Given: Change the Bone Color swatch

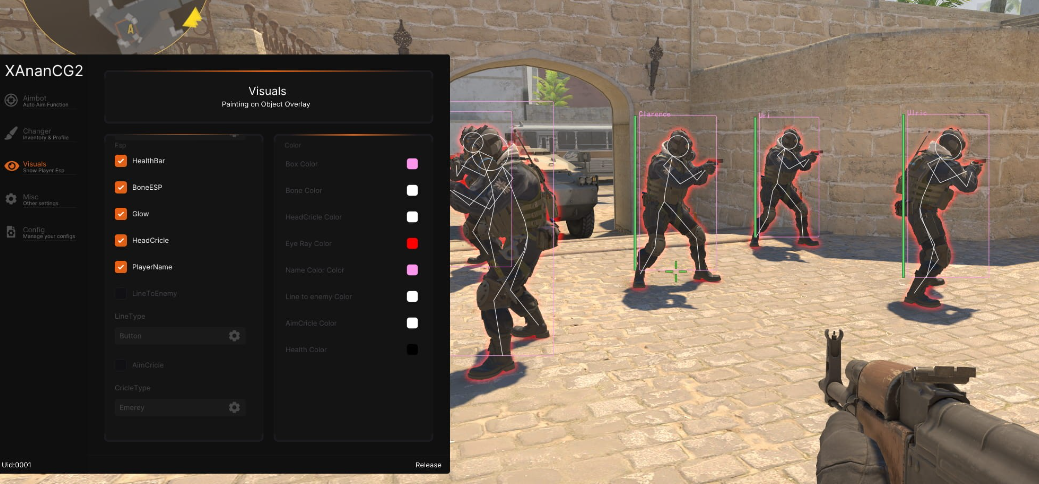Looking at the screenshot, I should [412, 190].
